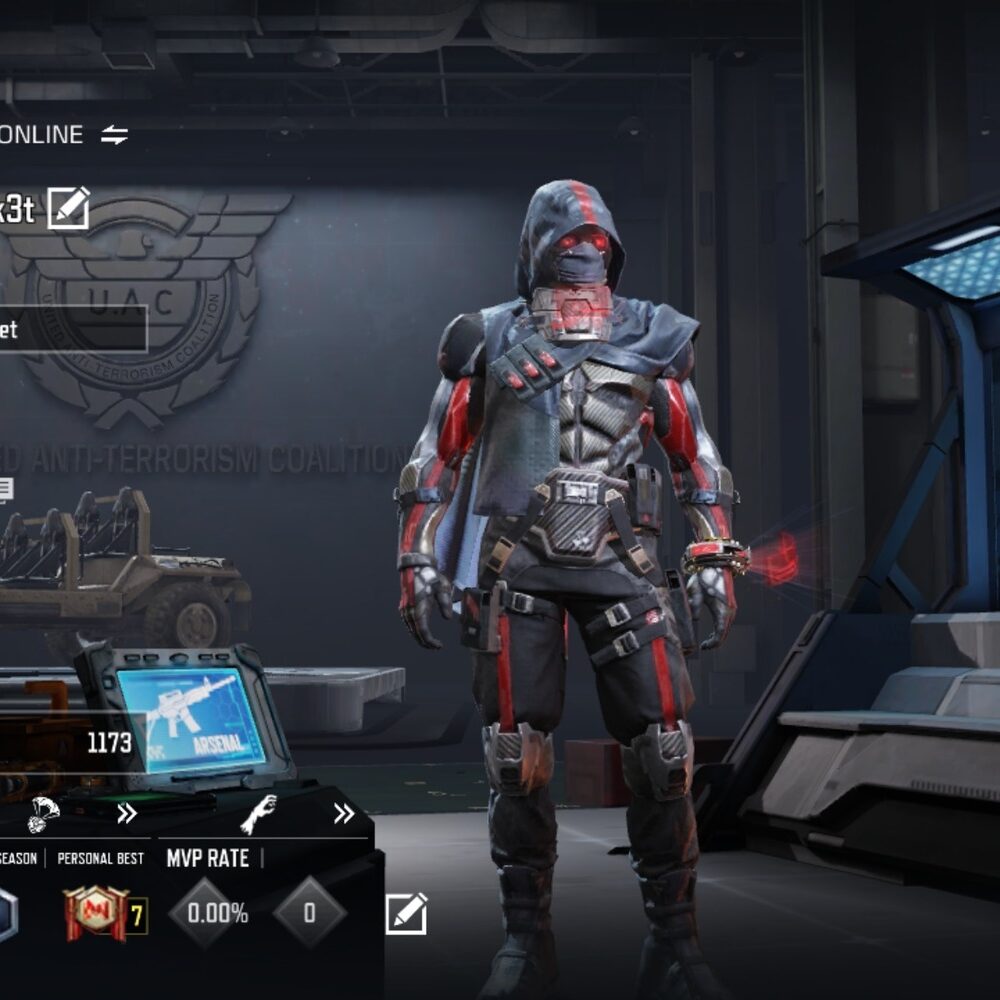Expand the parachute battle royale stats arrows
Image resolution: width=1000 pixels, height=1000 pixels.
coord(126,813)
